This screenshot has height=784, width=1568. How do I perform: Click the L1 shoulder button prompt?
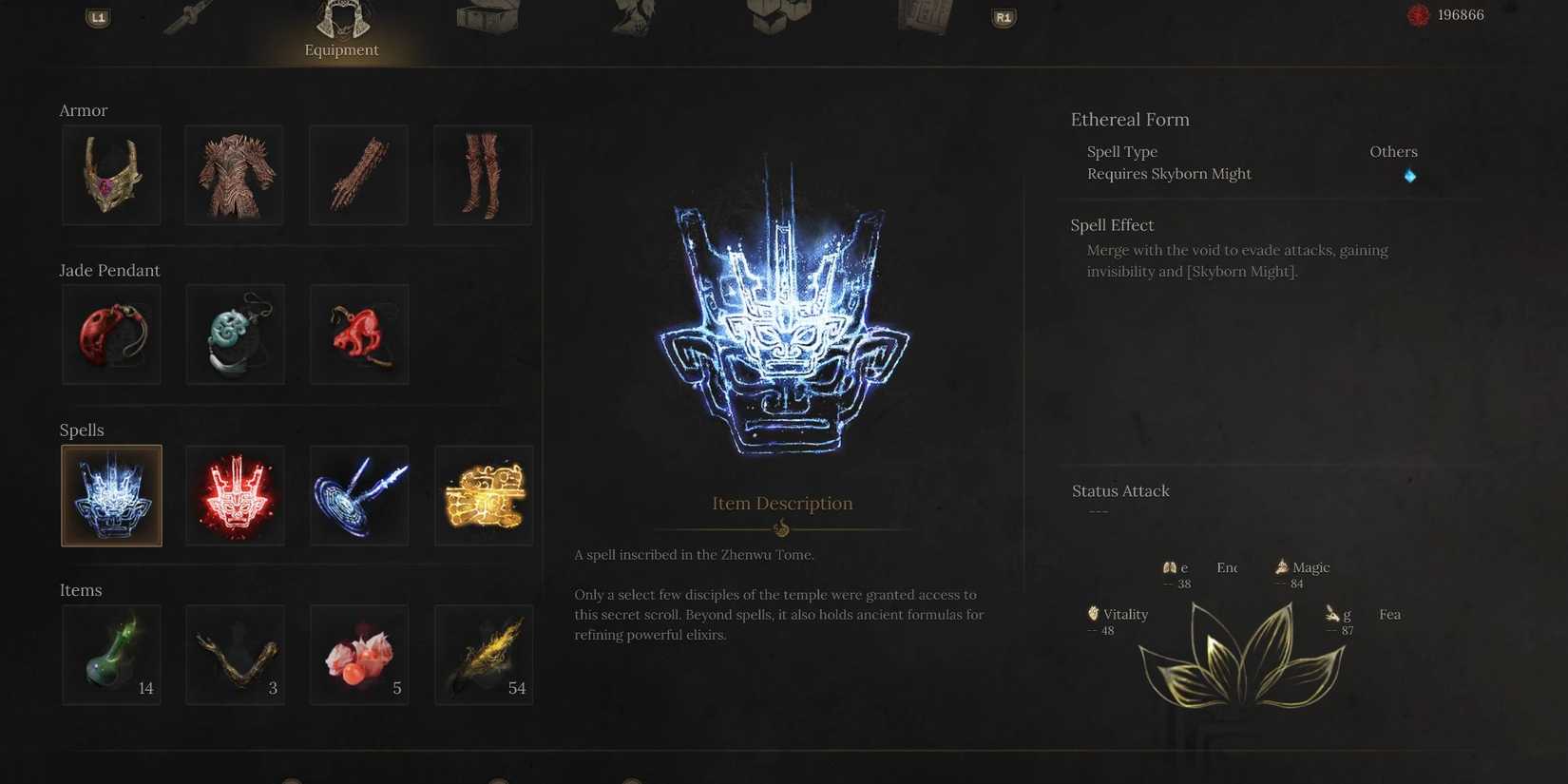pos(98,17)
